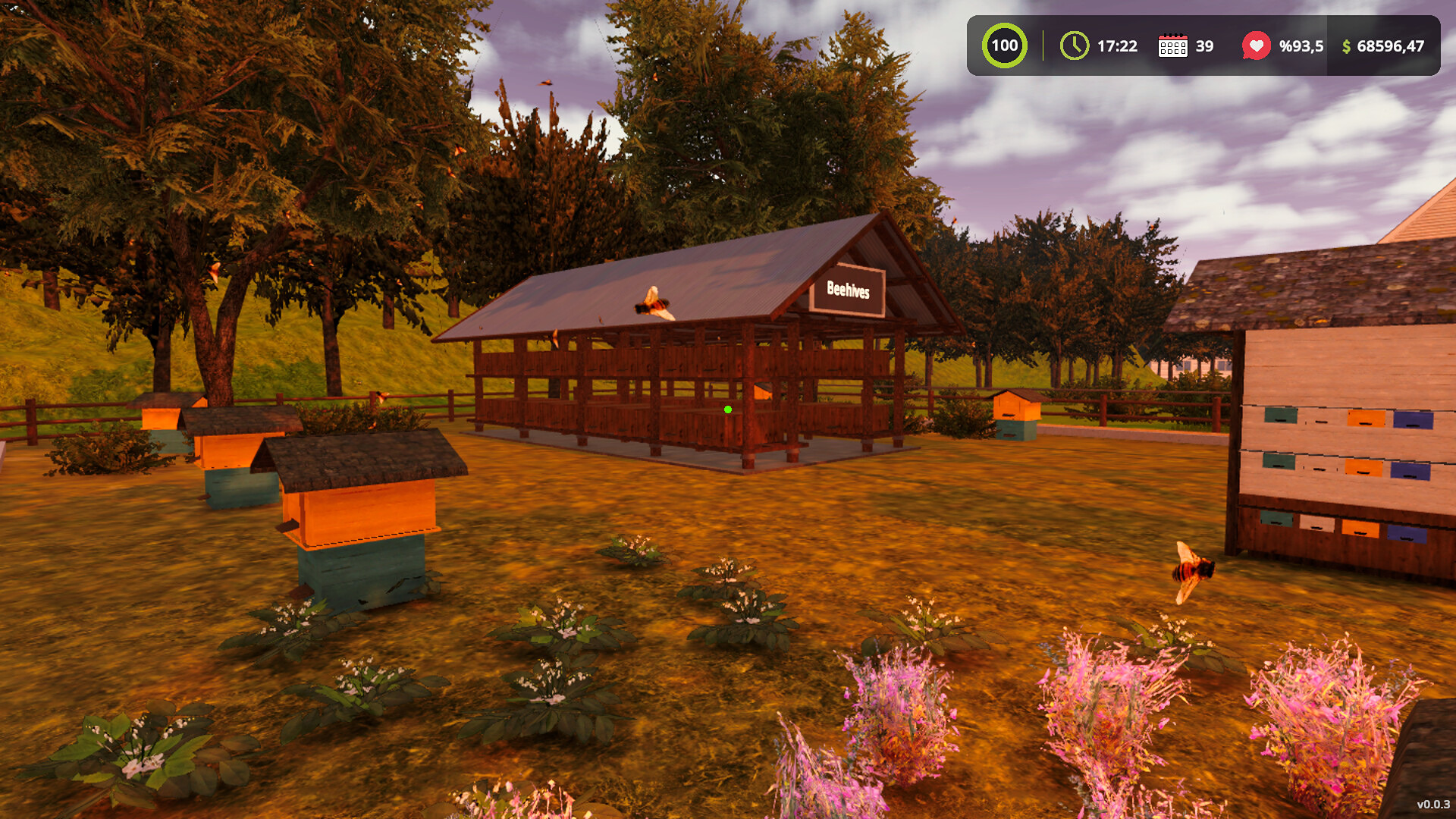1456x819 pixels.
Task: Select the circular level 100 indicator
Action: click(1003, 45)
